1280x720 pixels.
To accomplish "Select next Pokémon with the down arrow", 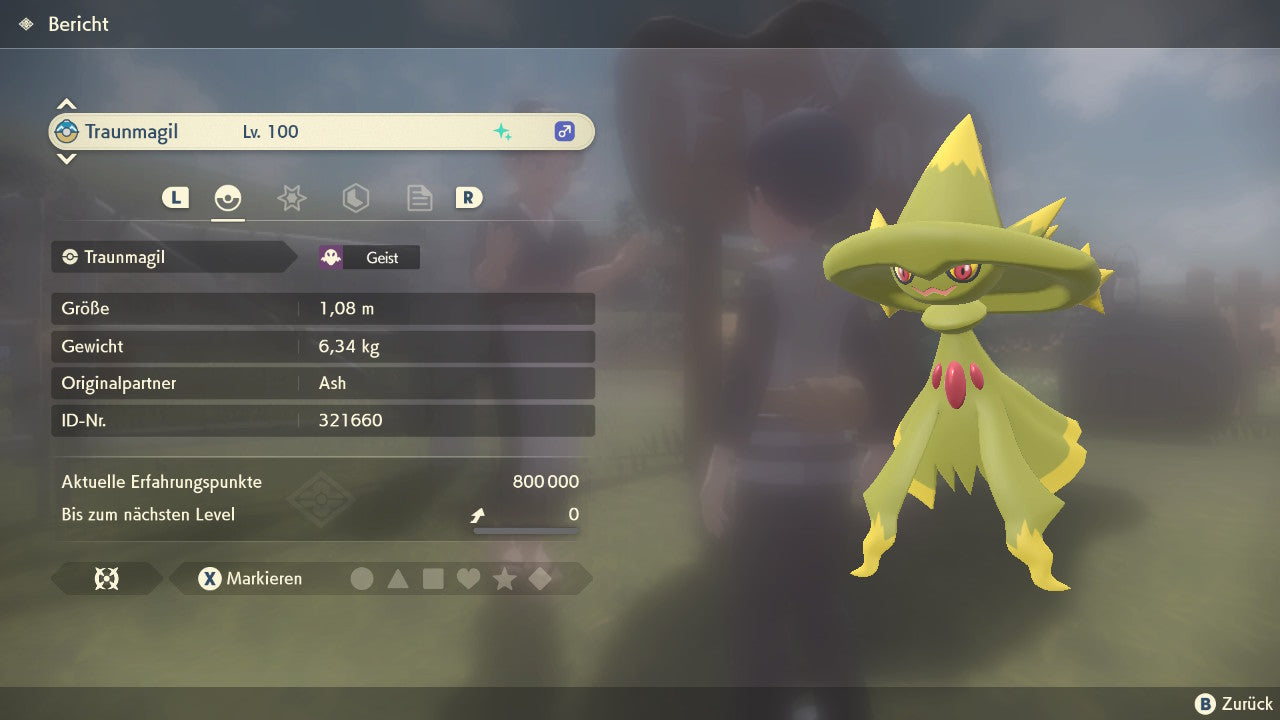I will [x=66, y=158].
